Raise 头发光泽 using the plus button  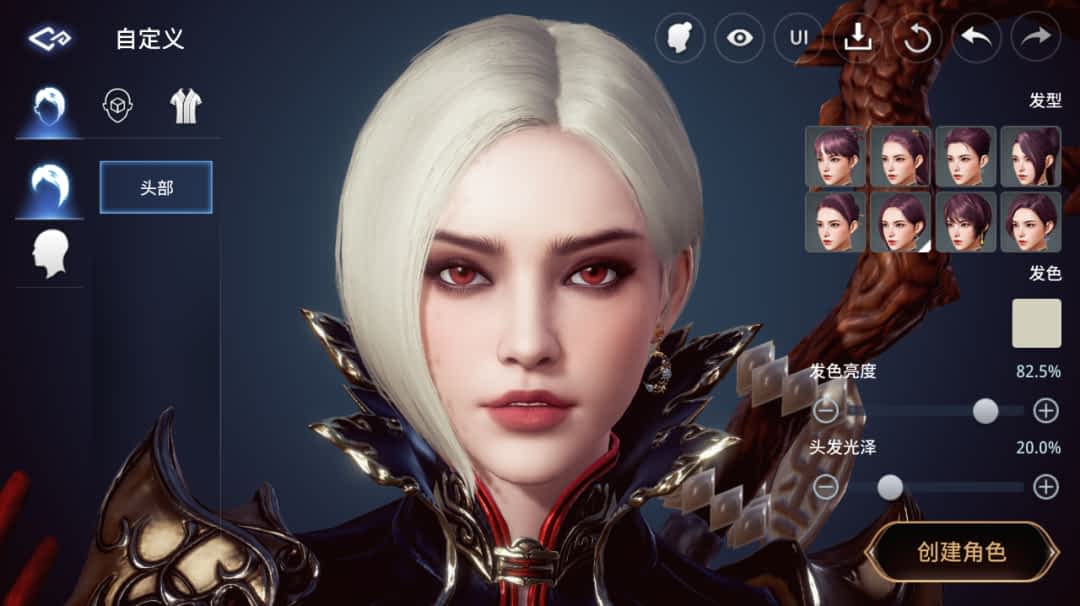[x=1045, y=487]
